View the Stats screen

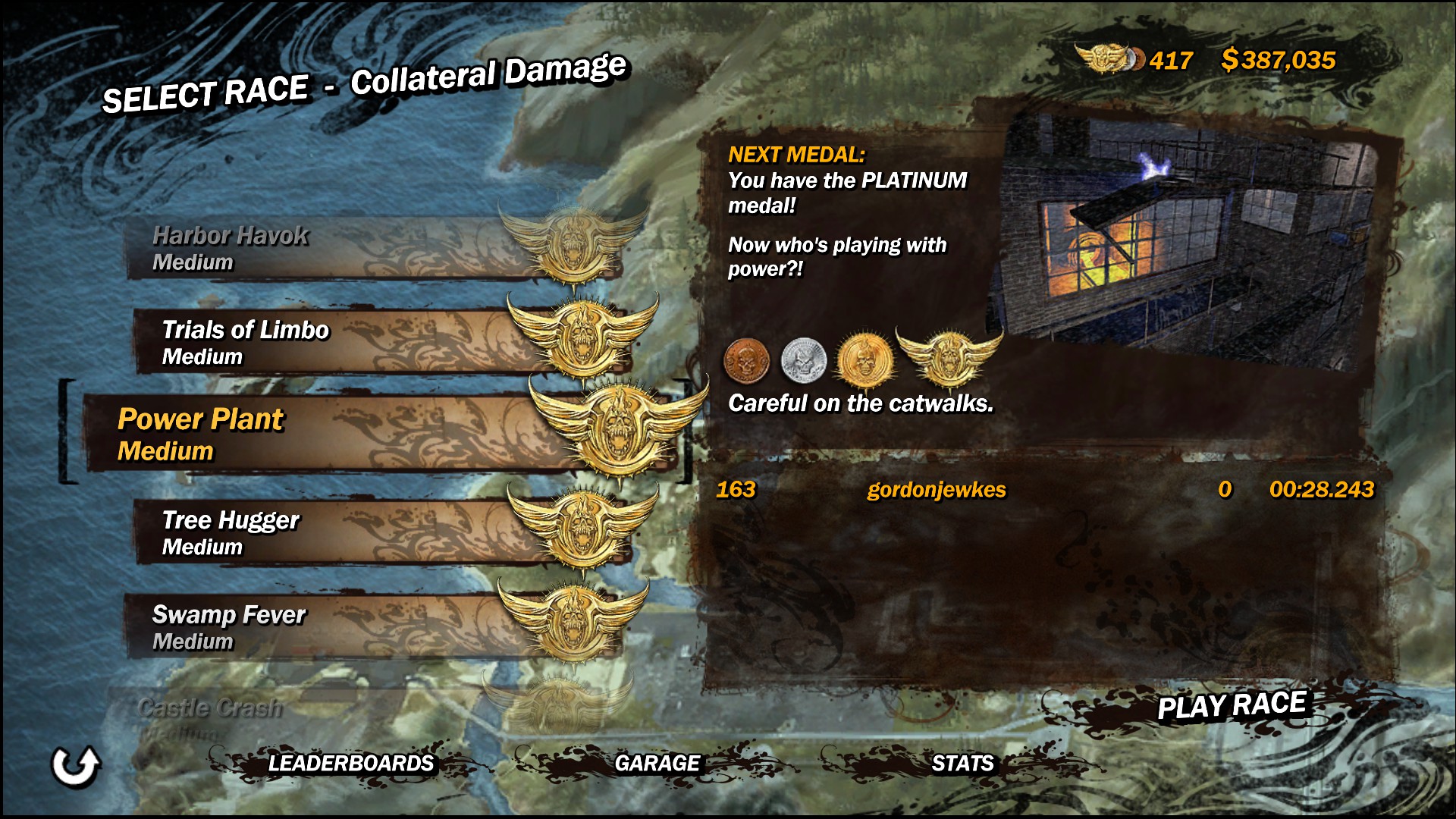tap(962, 763)
